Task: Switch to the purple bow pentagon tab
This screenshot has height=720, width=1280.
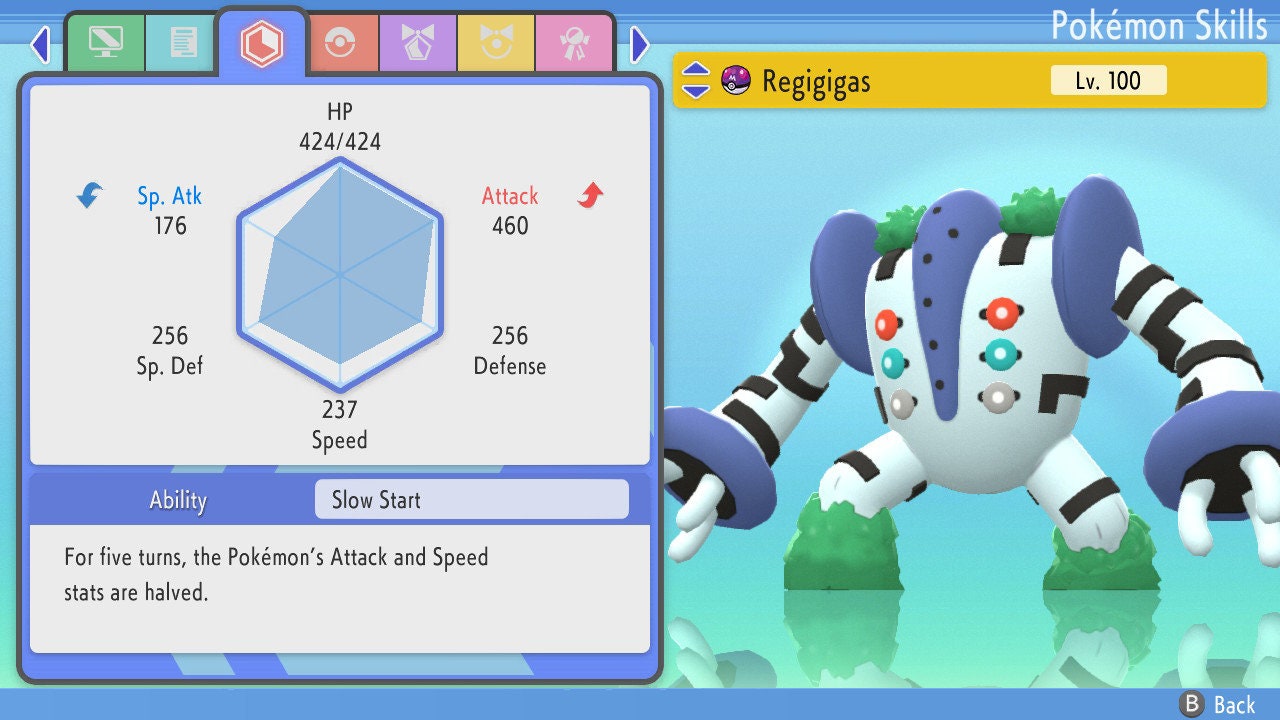Action: (x=418, y=43)
